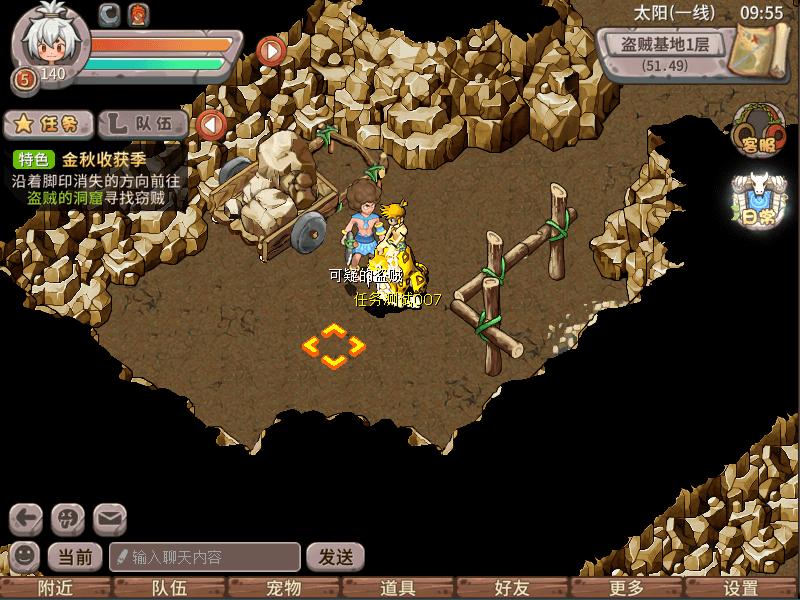Viewport: 800px width, 600px height.
Task: Click the crescent moon status icon
Action: pos(110,14)
